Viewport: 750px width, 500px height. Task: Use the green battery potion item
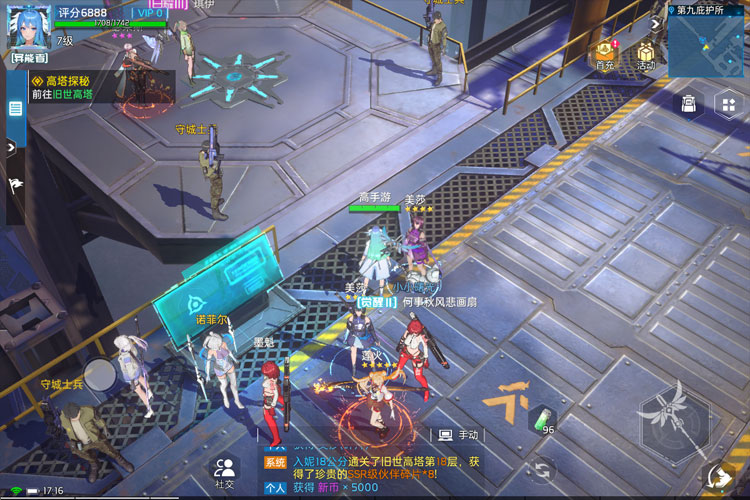coord(541,420)
